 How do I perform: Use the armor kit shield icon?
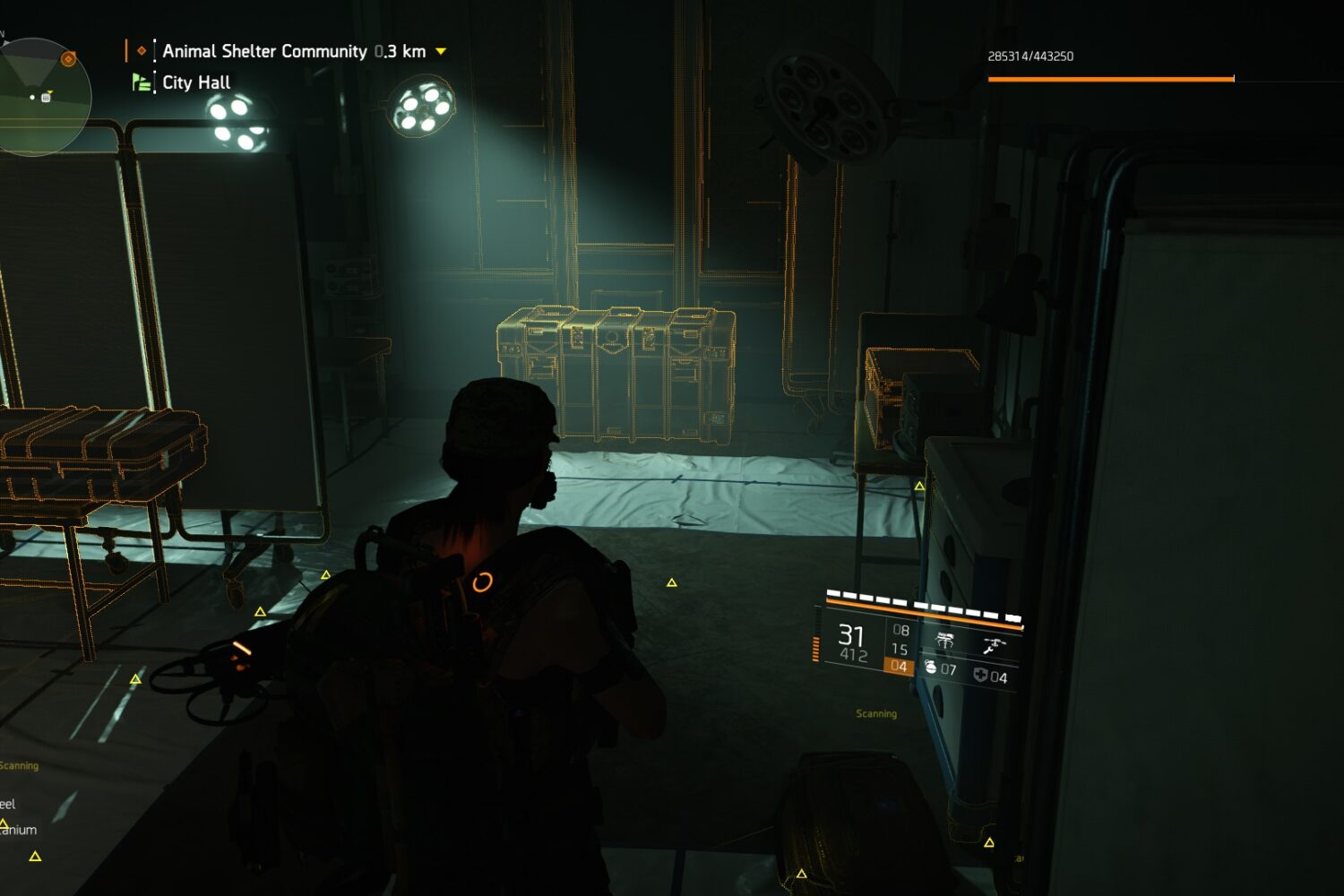pyautogui.click(x=980, y=676)
